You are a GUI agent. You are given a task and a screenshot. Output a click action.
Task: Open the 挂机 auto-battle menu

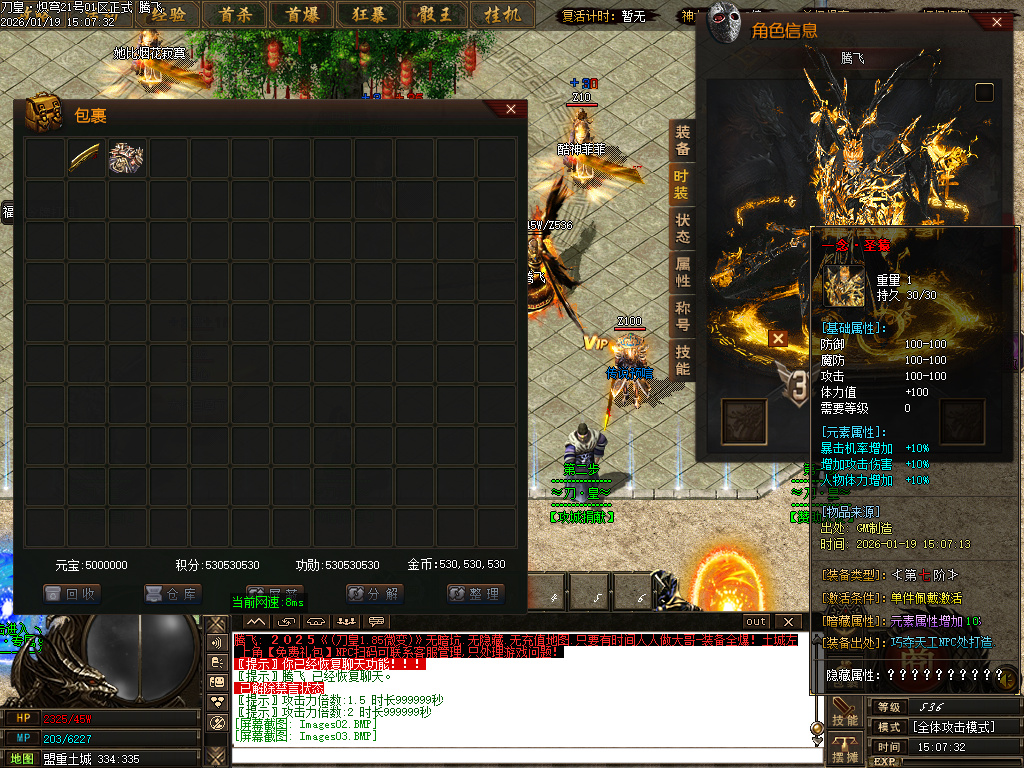click(x=502, y=14)
